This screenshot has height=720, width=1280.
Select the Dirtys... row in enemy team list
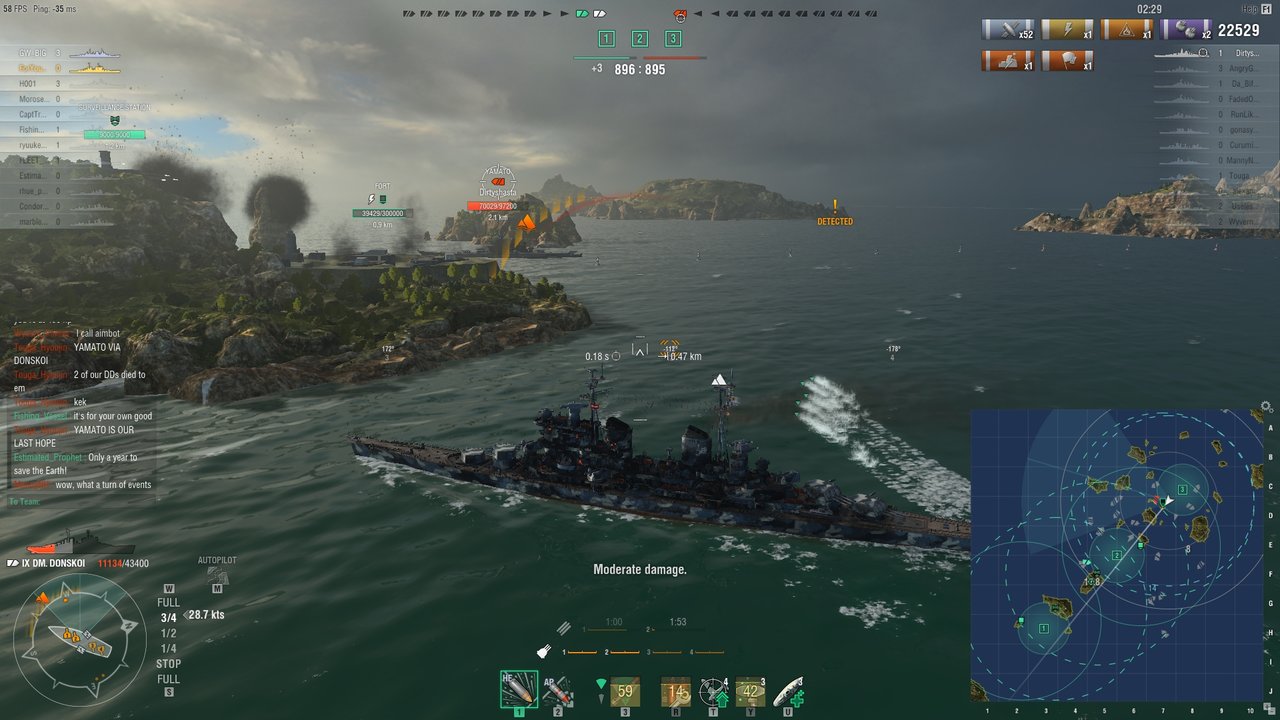pos(1245,53)
